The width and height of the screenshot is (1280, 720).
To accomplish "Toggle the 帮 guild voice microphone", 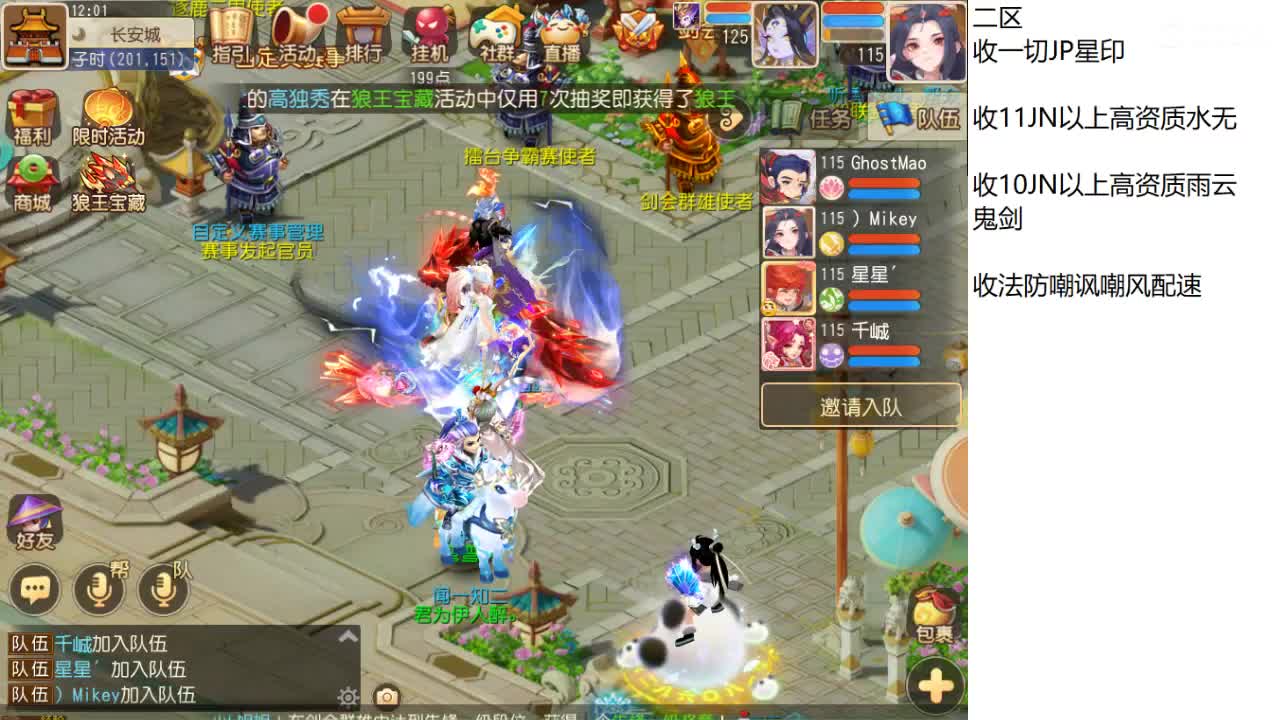I will 96,589.
